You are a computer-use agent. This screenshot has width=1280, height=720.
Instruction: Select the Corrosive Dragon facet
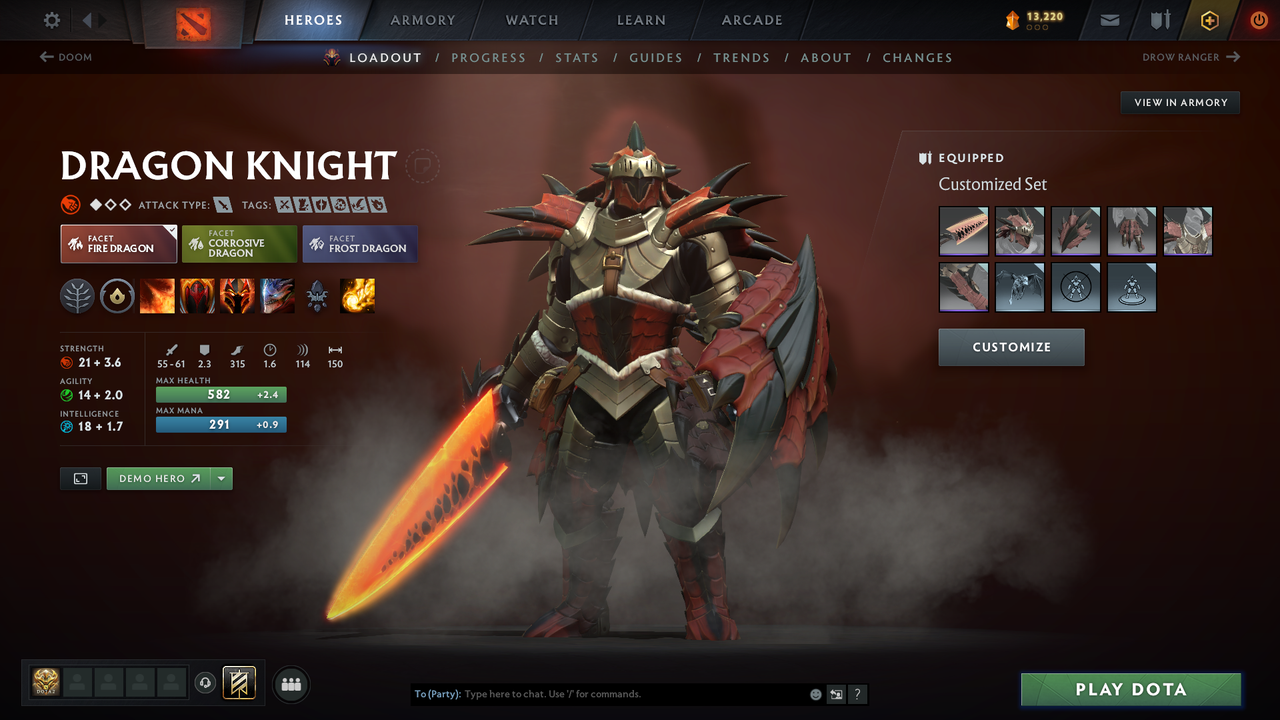[x=239, y=243]
